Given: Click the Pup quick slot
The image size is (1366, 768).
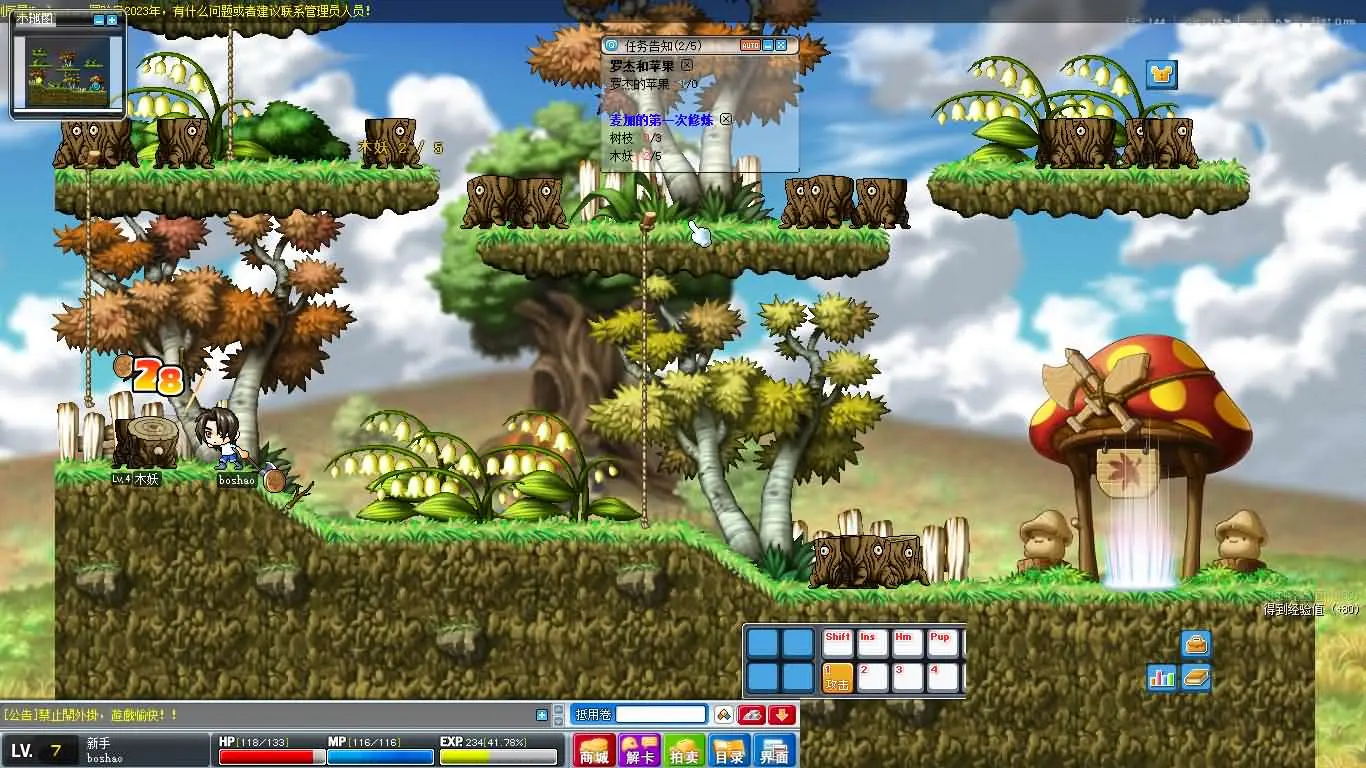Looking at the screenshot, I should (942, 643).
